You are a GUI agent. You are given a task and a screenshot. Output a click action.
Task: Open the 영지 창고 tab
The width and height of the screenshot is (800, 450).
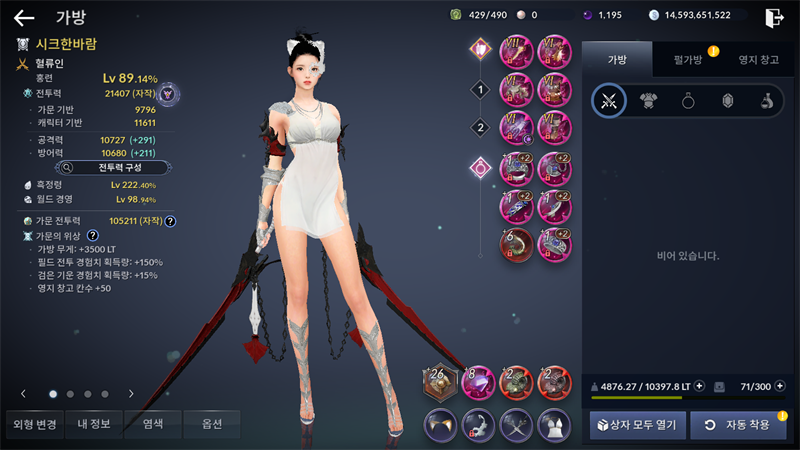click(756, 60)
